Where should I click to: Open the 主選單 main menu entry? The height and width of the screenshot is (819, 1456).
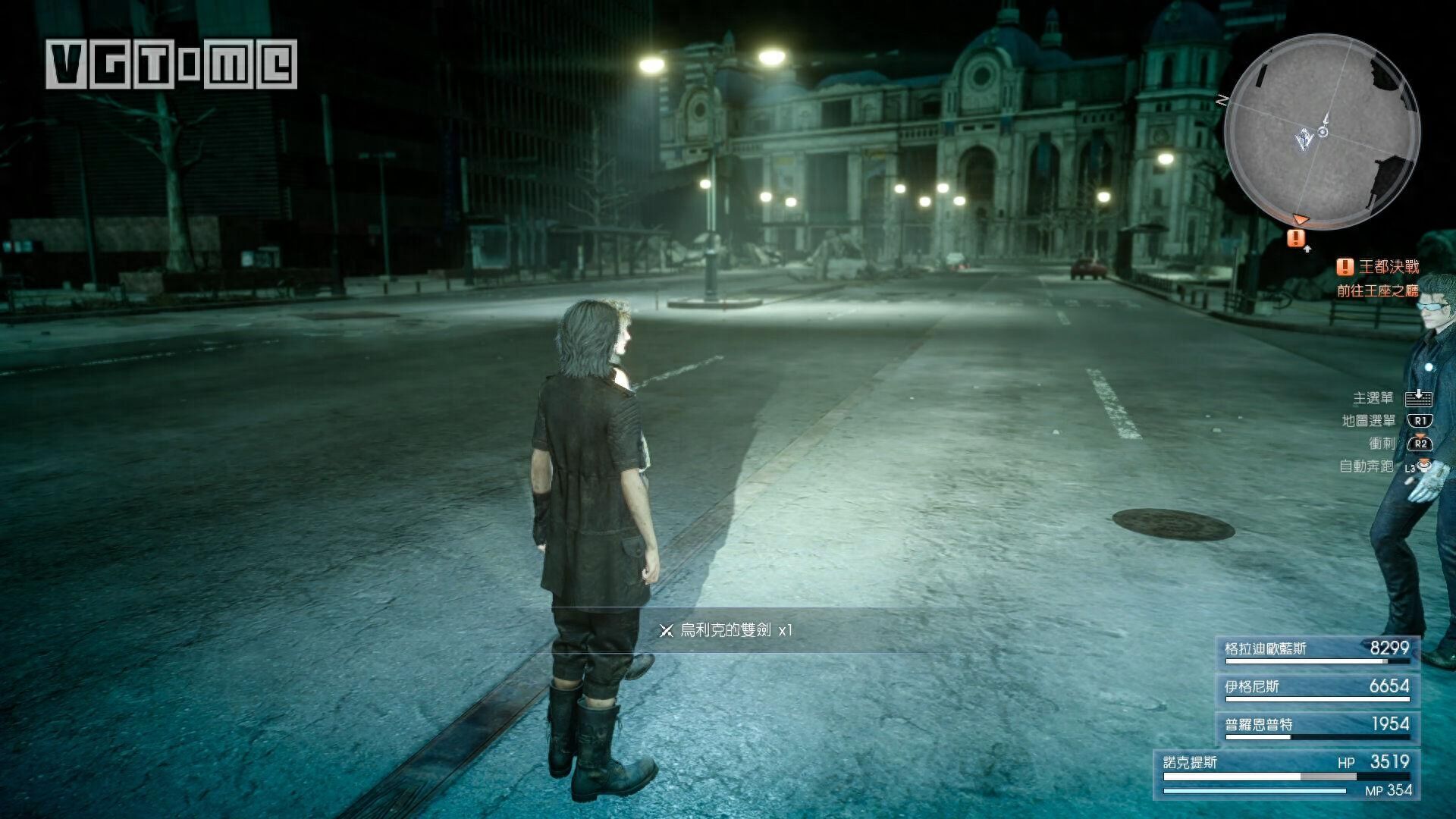1391,398
